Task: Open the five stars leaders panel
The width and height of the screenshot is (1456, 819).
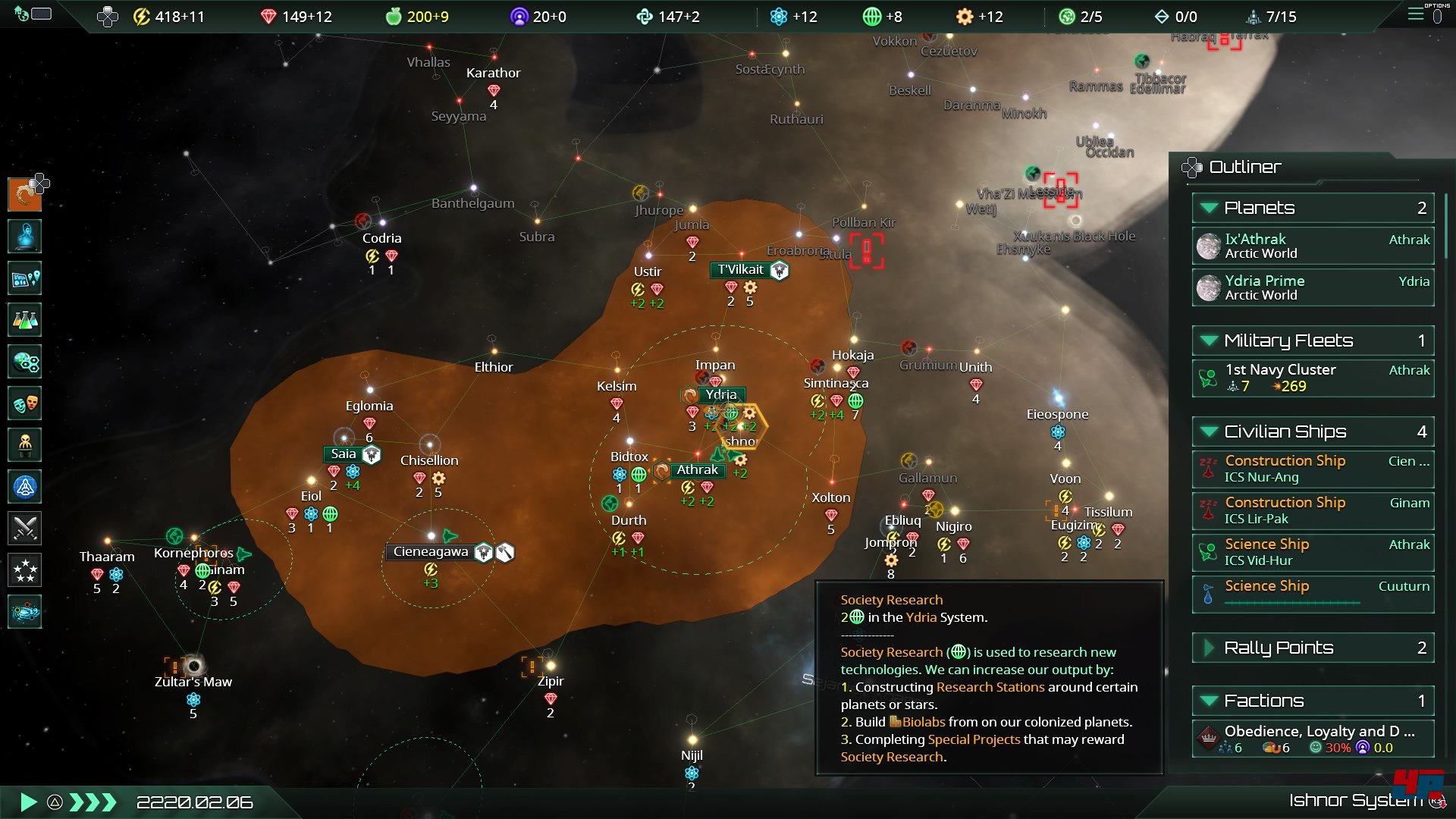Action: (x=24, y=570)
